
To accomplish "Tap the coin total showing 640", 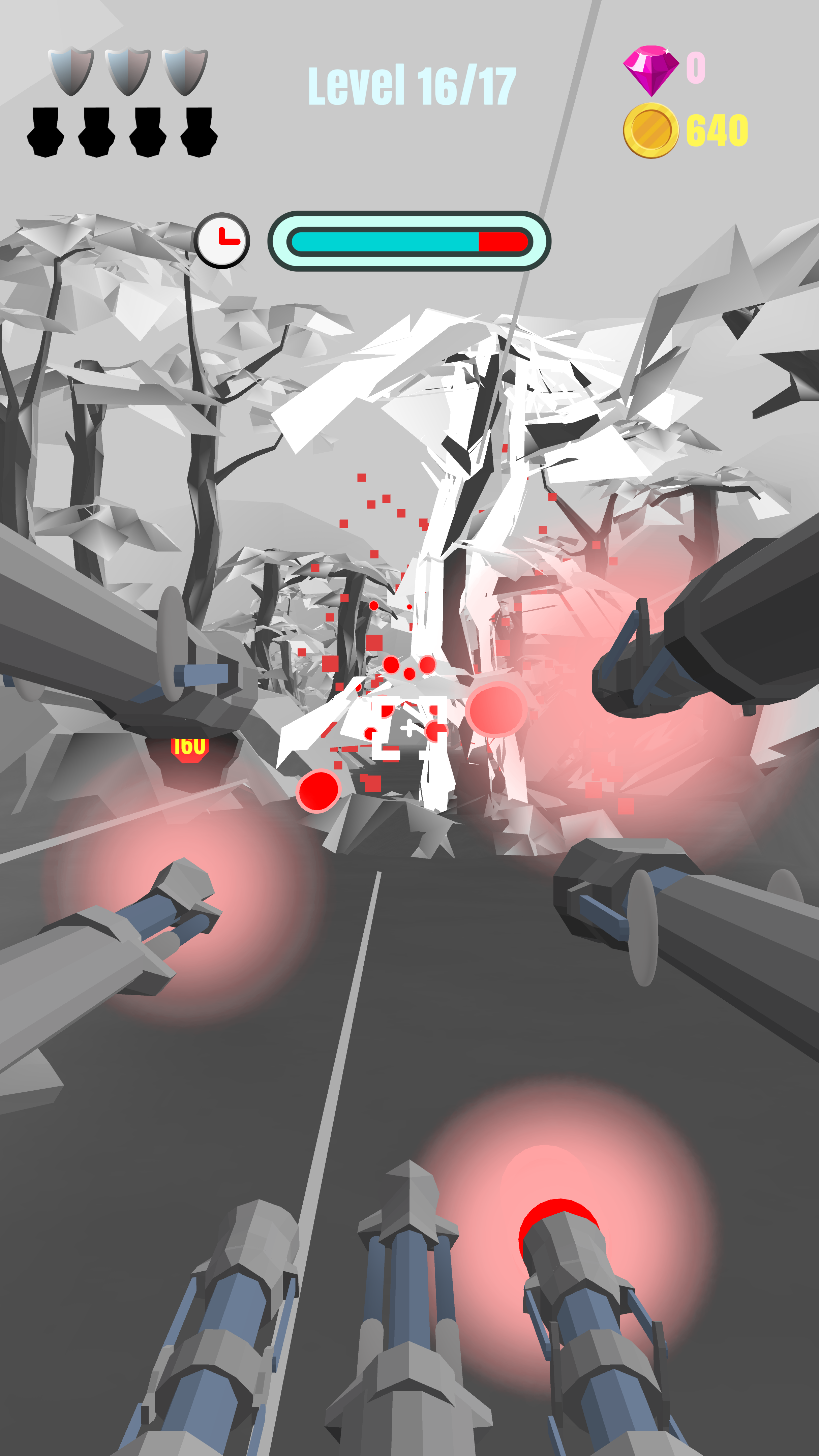I will coord(717,131).
